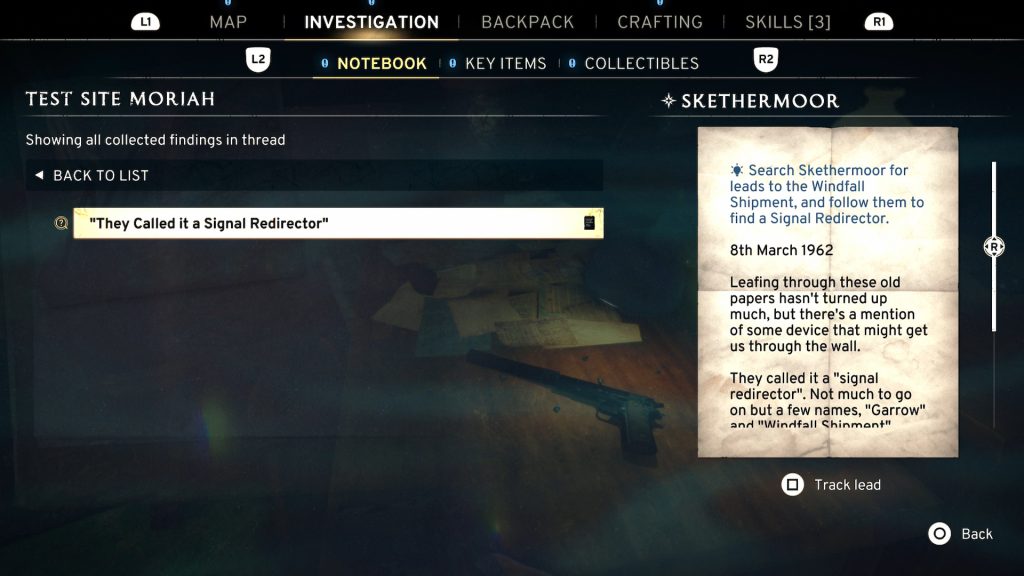
Task: Open the Investigation tab
Action: coord(371,22)
